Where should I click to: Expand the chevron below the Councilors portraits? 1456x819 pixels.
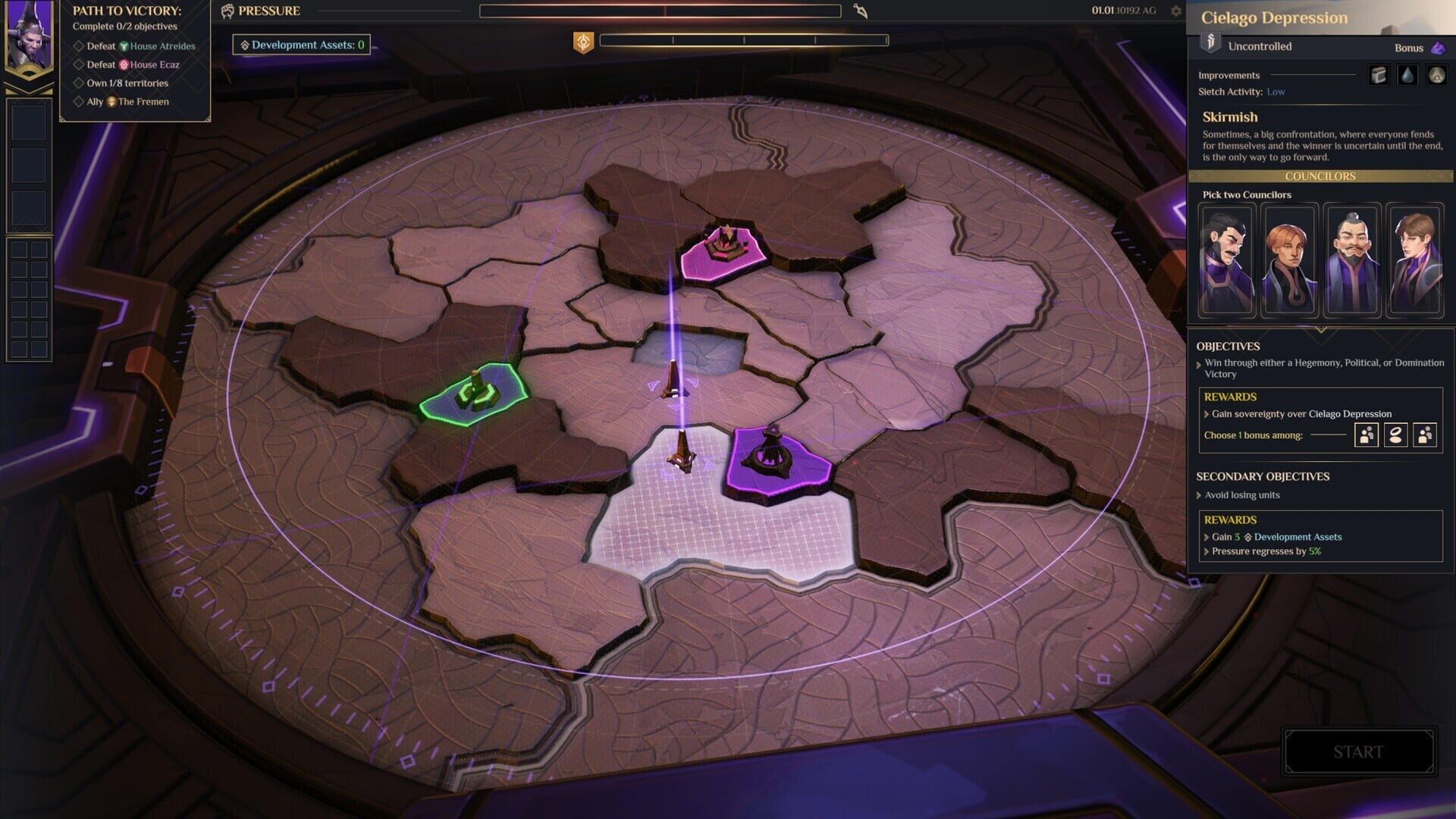(x=1320, y=329)
